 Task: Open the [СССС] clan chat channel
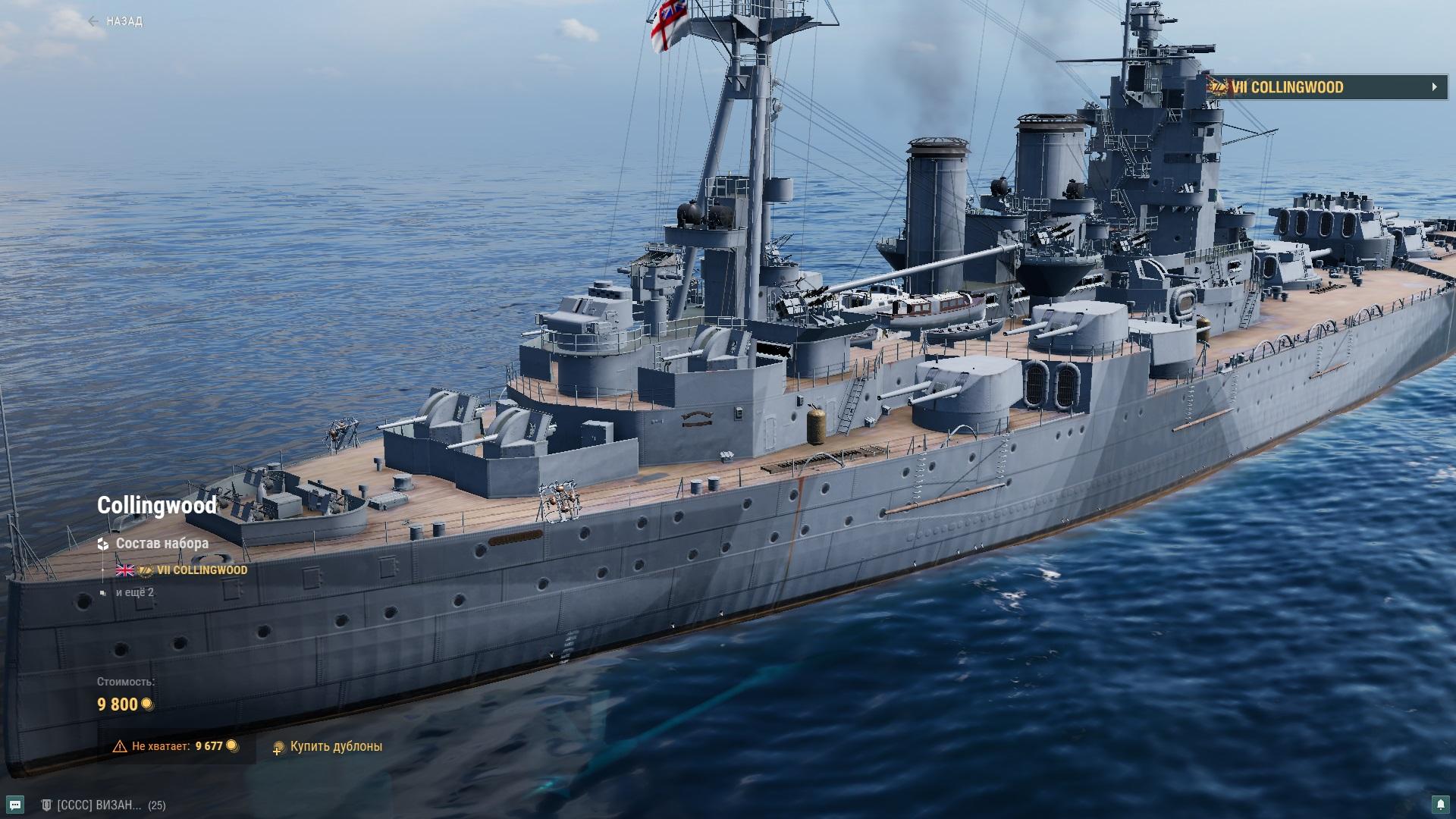point(99,805)
